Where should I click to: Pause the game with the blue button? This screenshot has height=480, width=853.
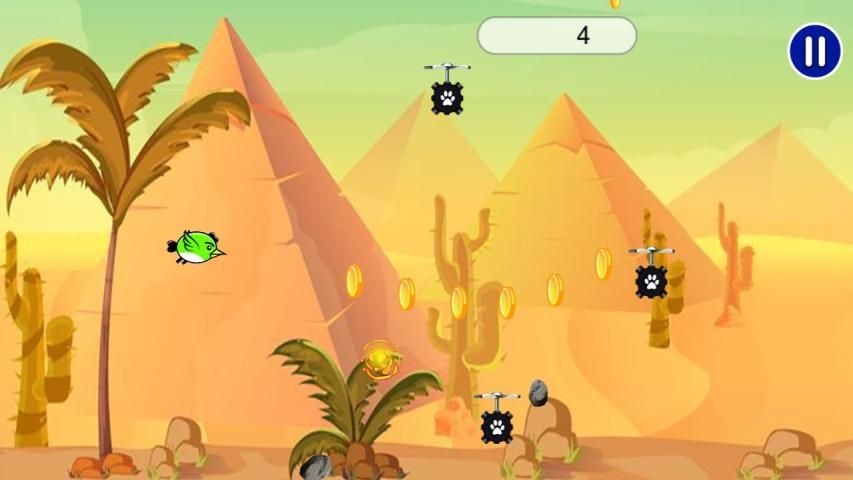(814, 51)
